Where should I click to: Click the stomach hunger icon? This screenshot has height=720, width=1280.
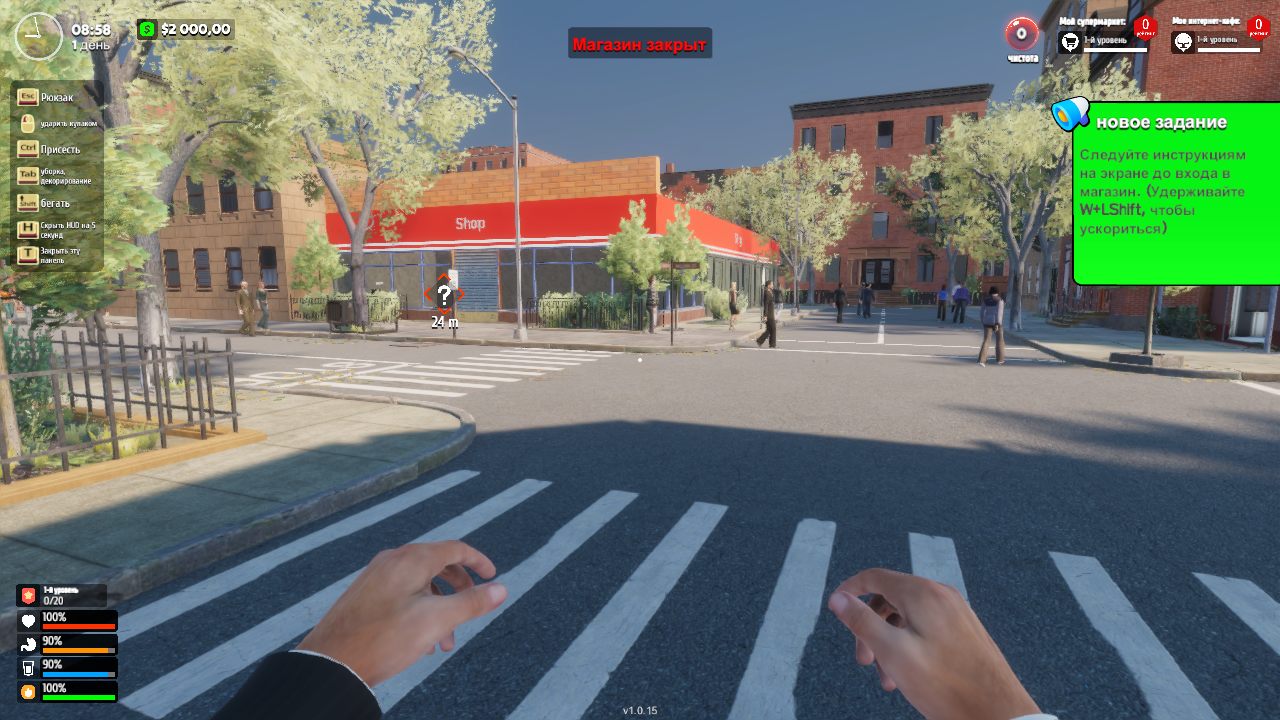pos(28,644)
